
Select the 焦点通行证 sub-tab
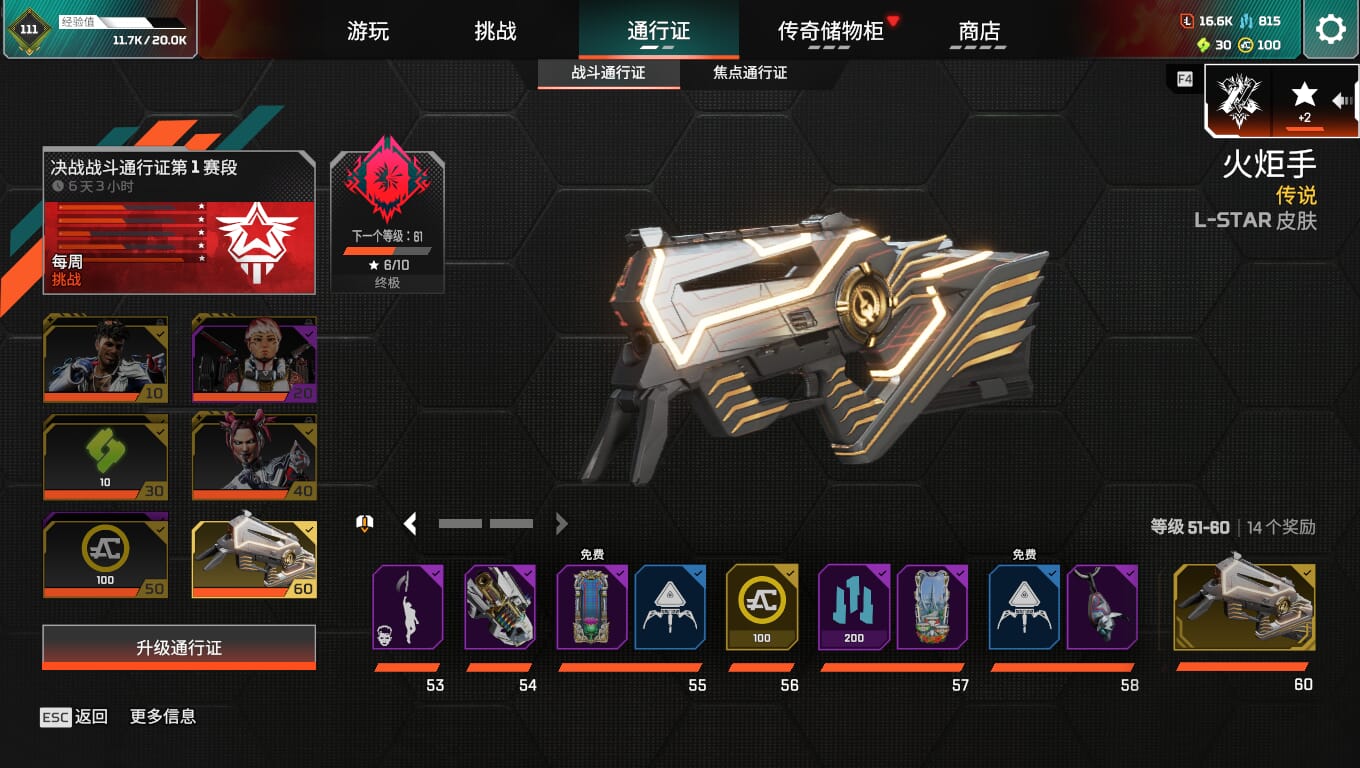(x=750, y=73)
